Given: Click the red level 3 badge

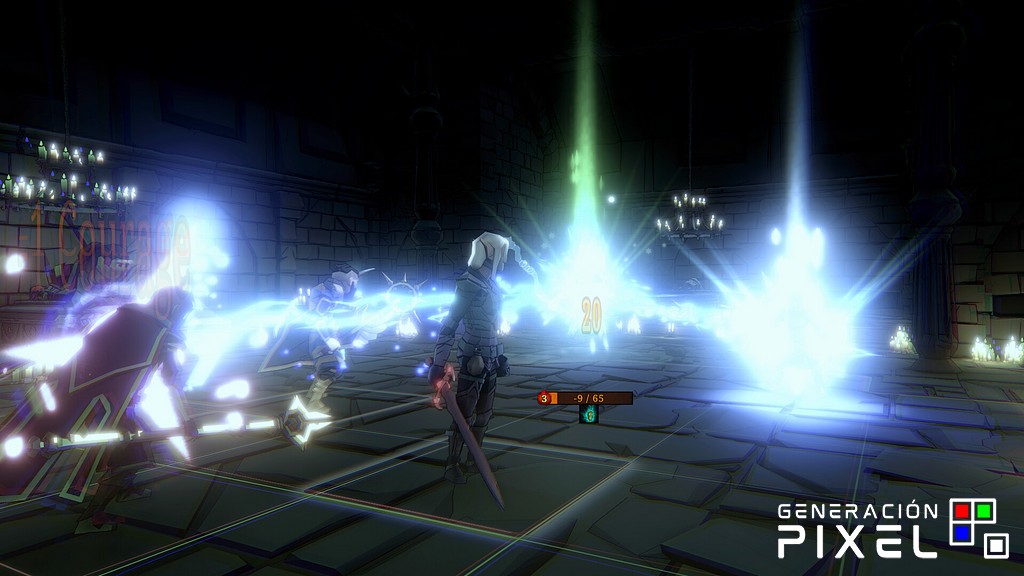Looking at the screenshot, I should click(544, 398).
